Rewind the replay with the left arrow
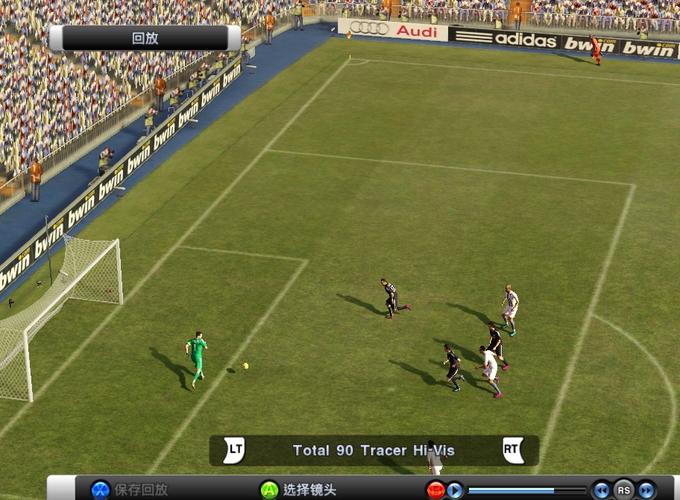680x500 pixels. coord(602,490)
